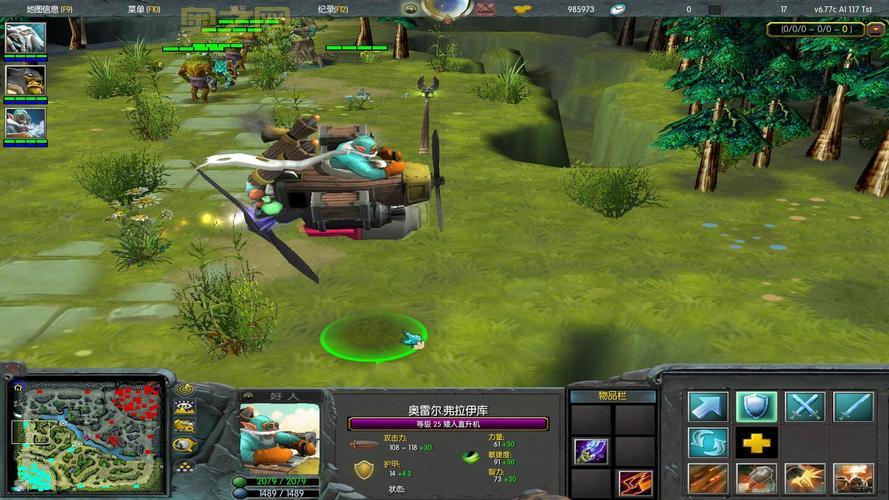Activate the Flak Cannon ability
This screenshot has height=500, width=889.
[805, 479]
